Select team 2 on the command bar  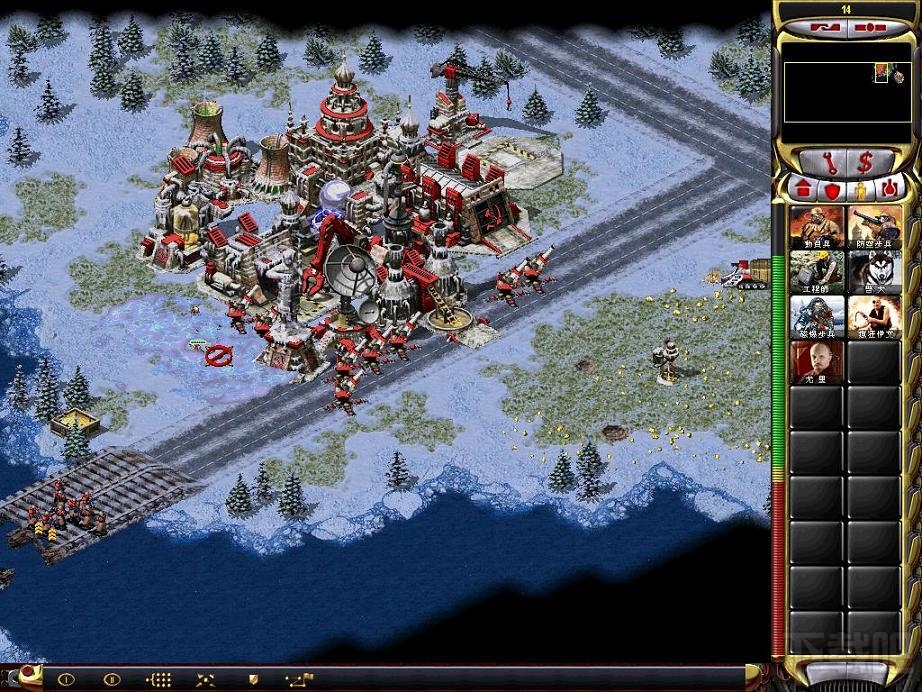[112, 679]
